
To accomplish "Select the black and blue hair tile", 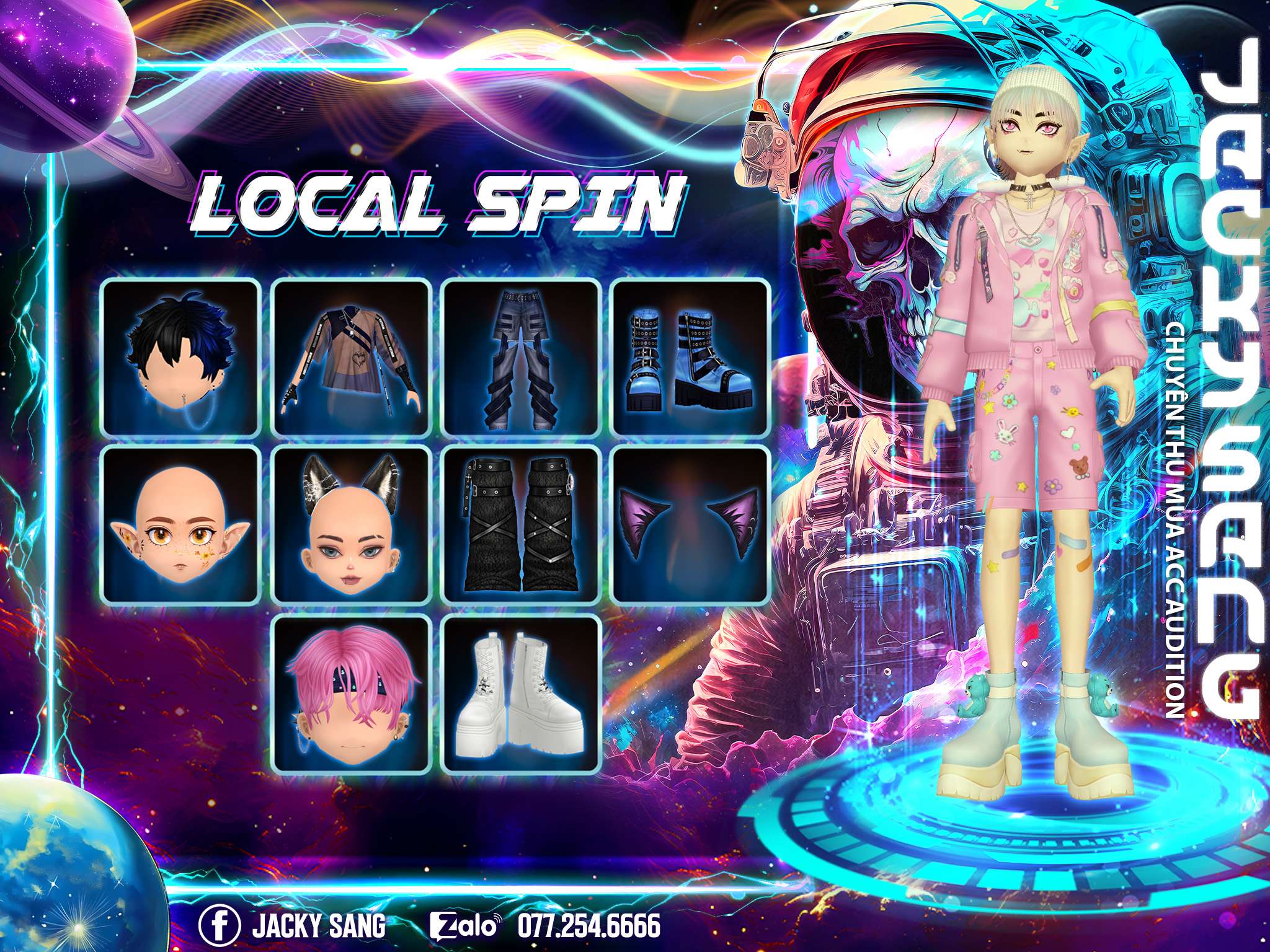I will click(x=180, y=357).
